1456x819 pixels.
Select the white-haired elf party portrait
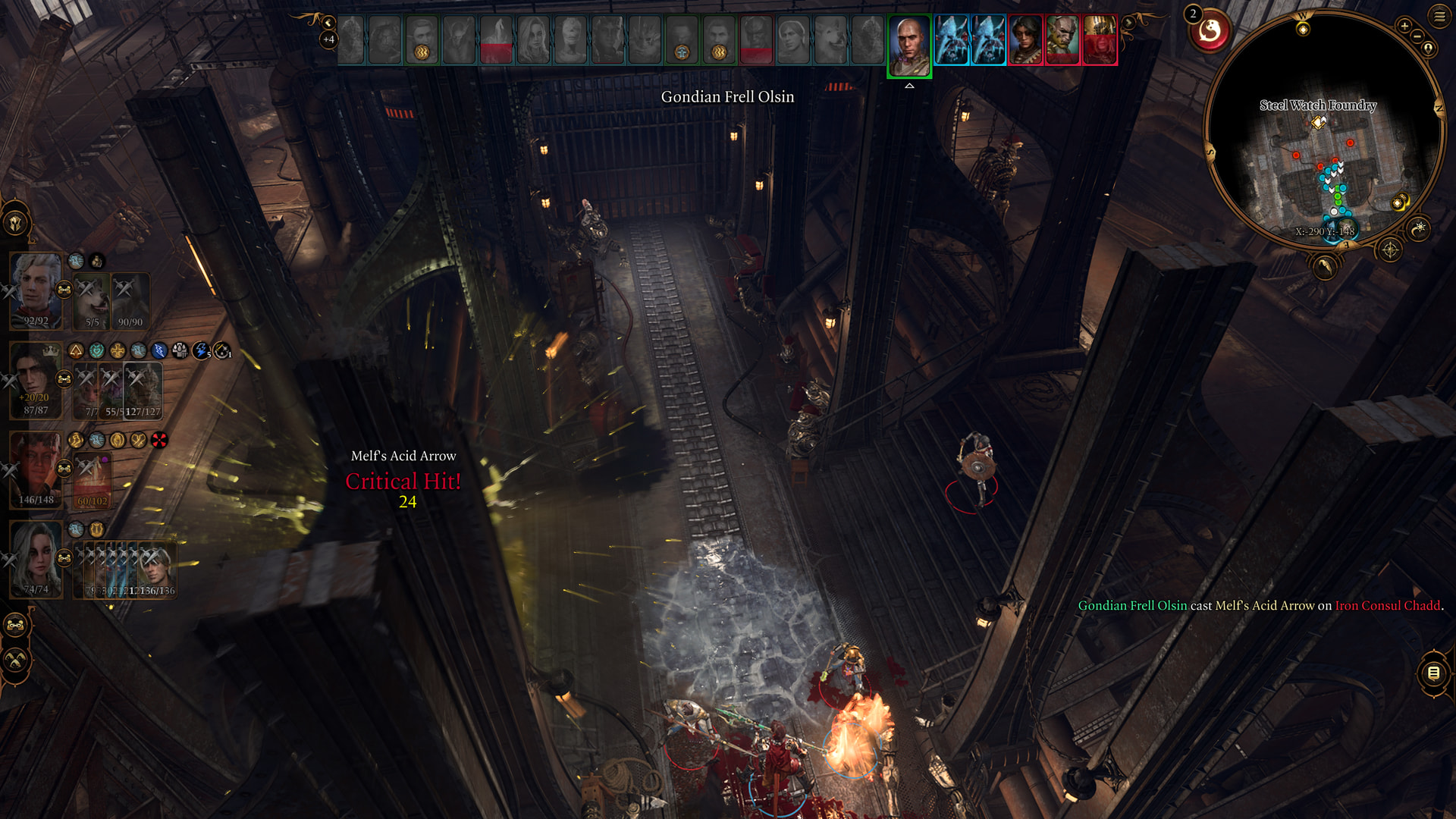pos(36,290)
